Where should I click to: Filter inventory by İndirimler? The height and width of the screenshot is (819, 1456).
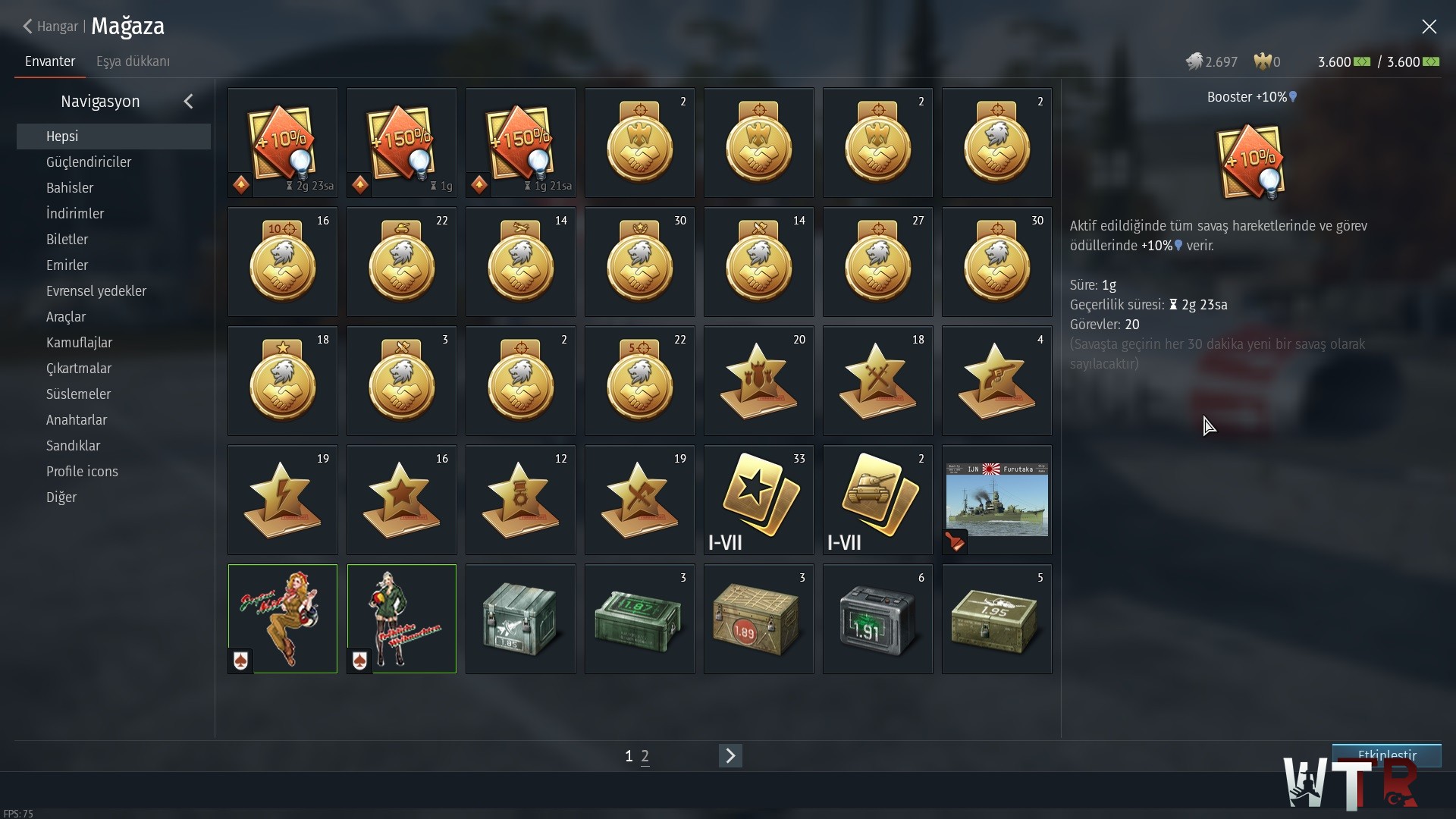[75, 214]
